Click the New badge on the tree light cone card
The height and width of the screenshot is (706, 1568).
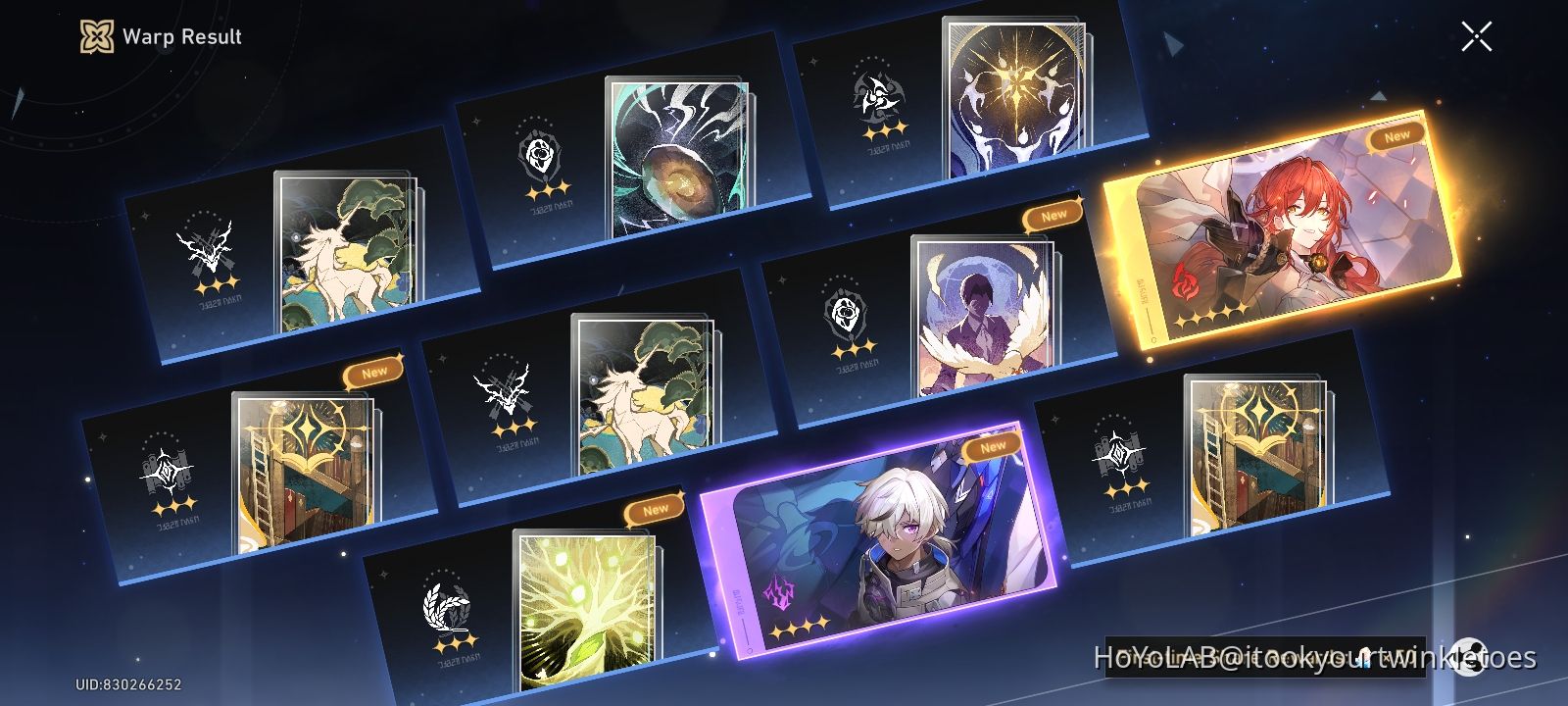(656, 508)
